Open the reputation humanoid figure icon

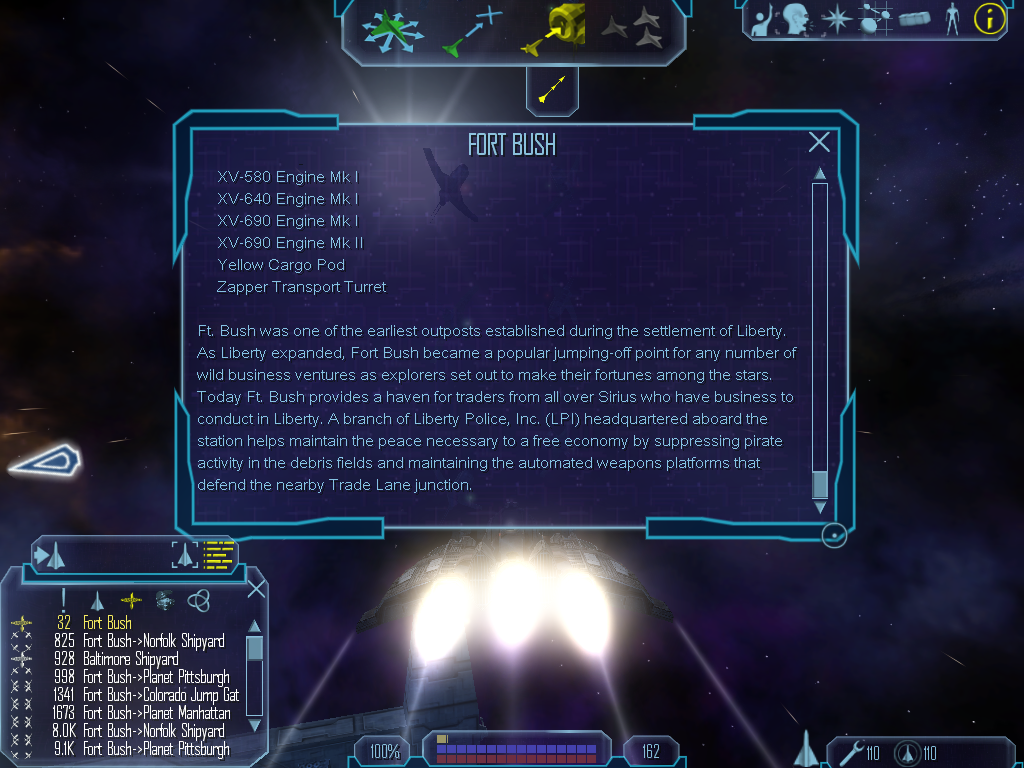(952, 18)
